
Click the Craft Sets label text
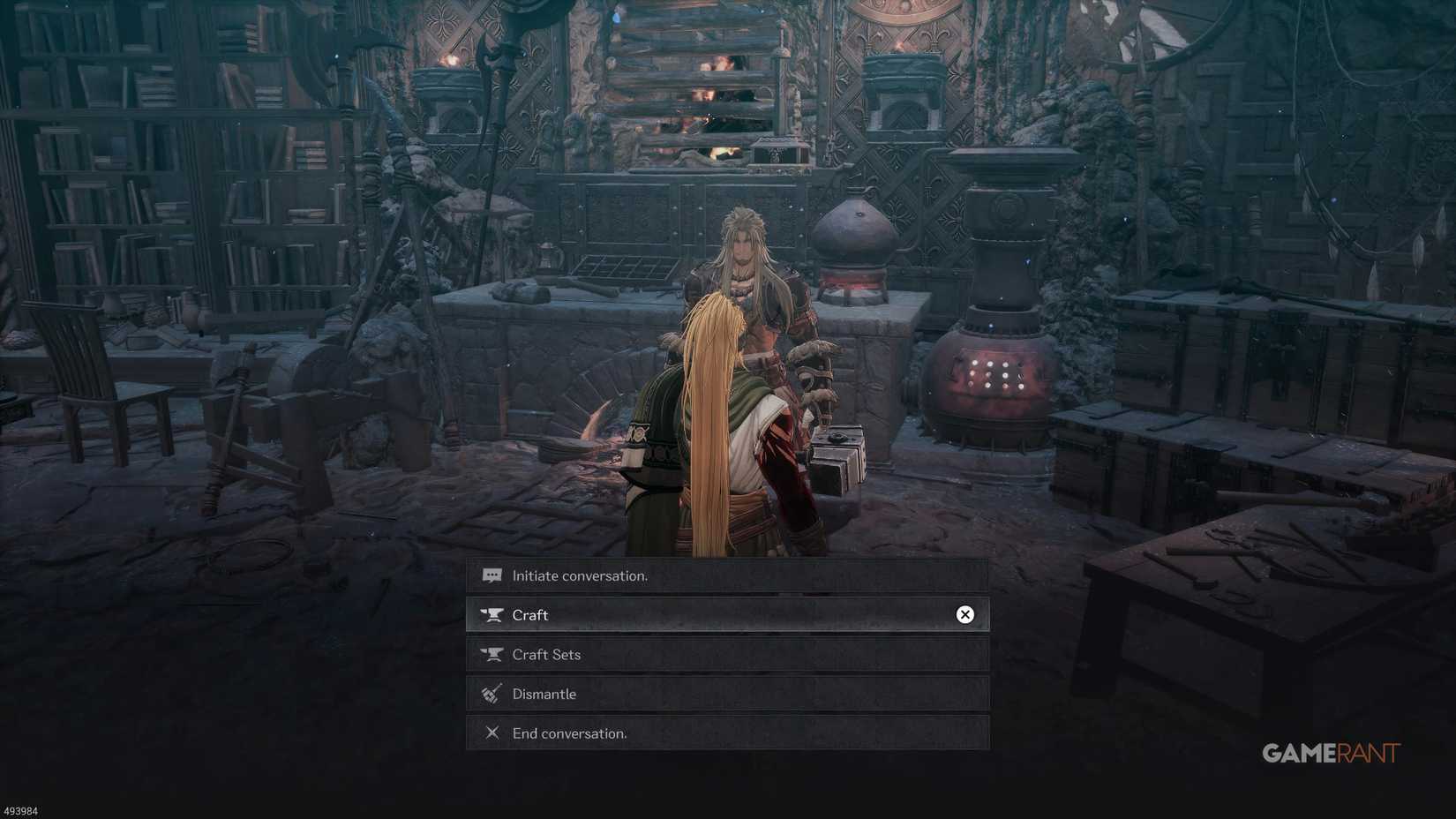click(547, 654)
